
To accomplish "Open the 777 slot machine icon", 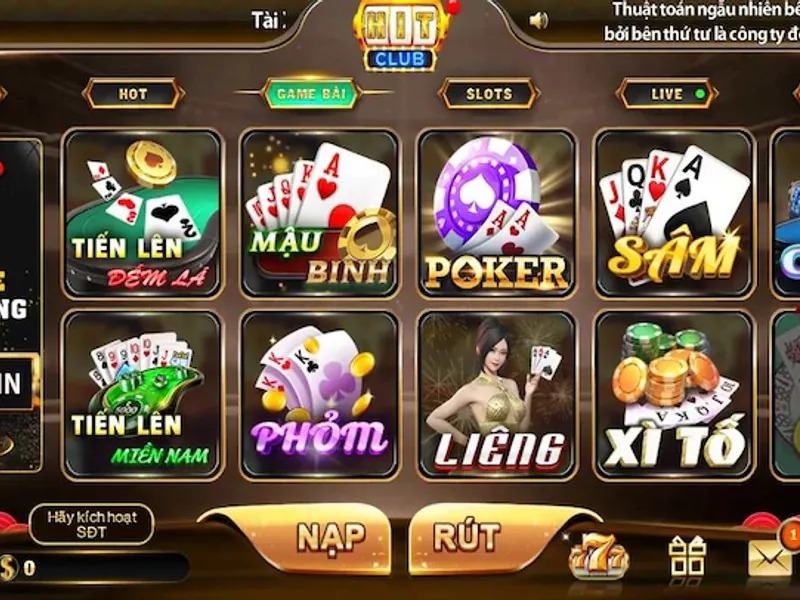I will [x=598, y=556].
